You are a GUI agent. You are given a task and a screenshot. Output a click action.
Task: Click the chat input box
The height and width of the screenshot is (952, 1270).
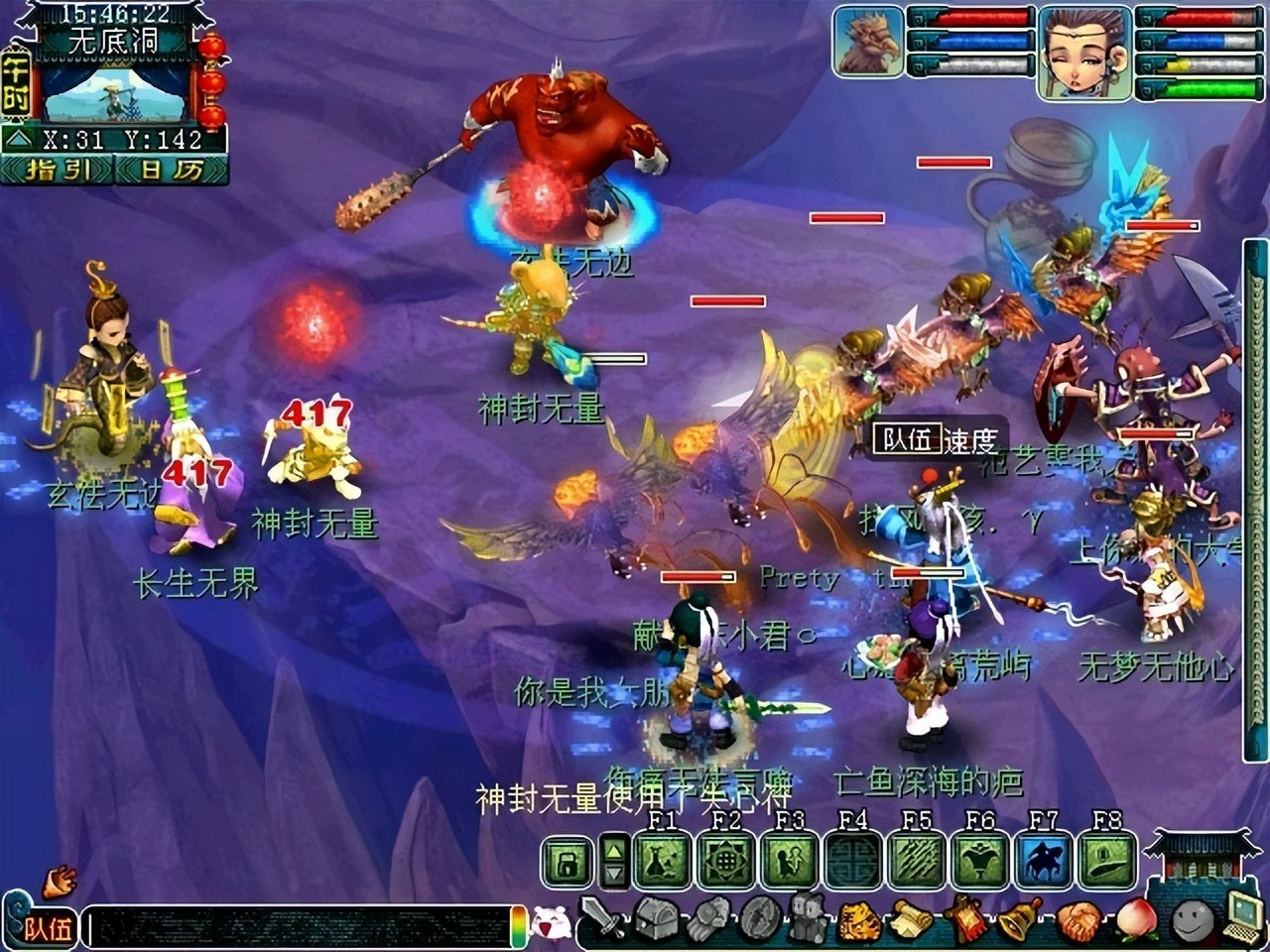pyautogui.click(x=298, y=928)
